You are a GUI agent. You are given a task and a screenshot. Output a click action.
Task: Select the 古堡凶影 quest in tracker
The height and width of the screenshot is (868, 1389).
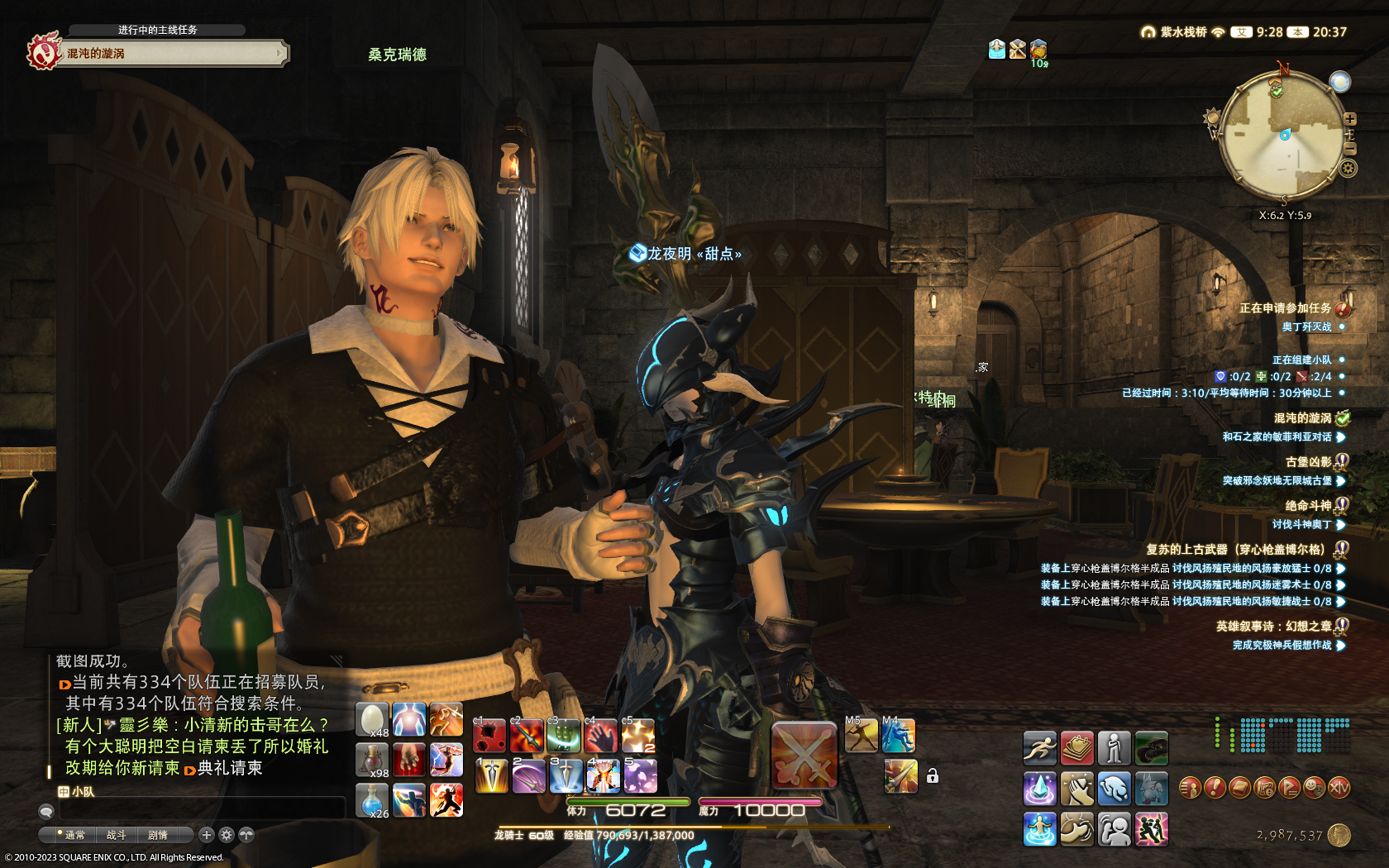tap(1308, 462)
